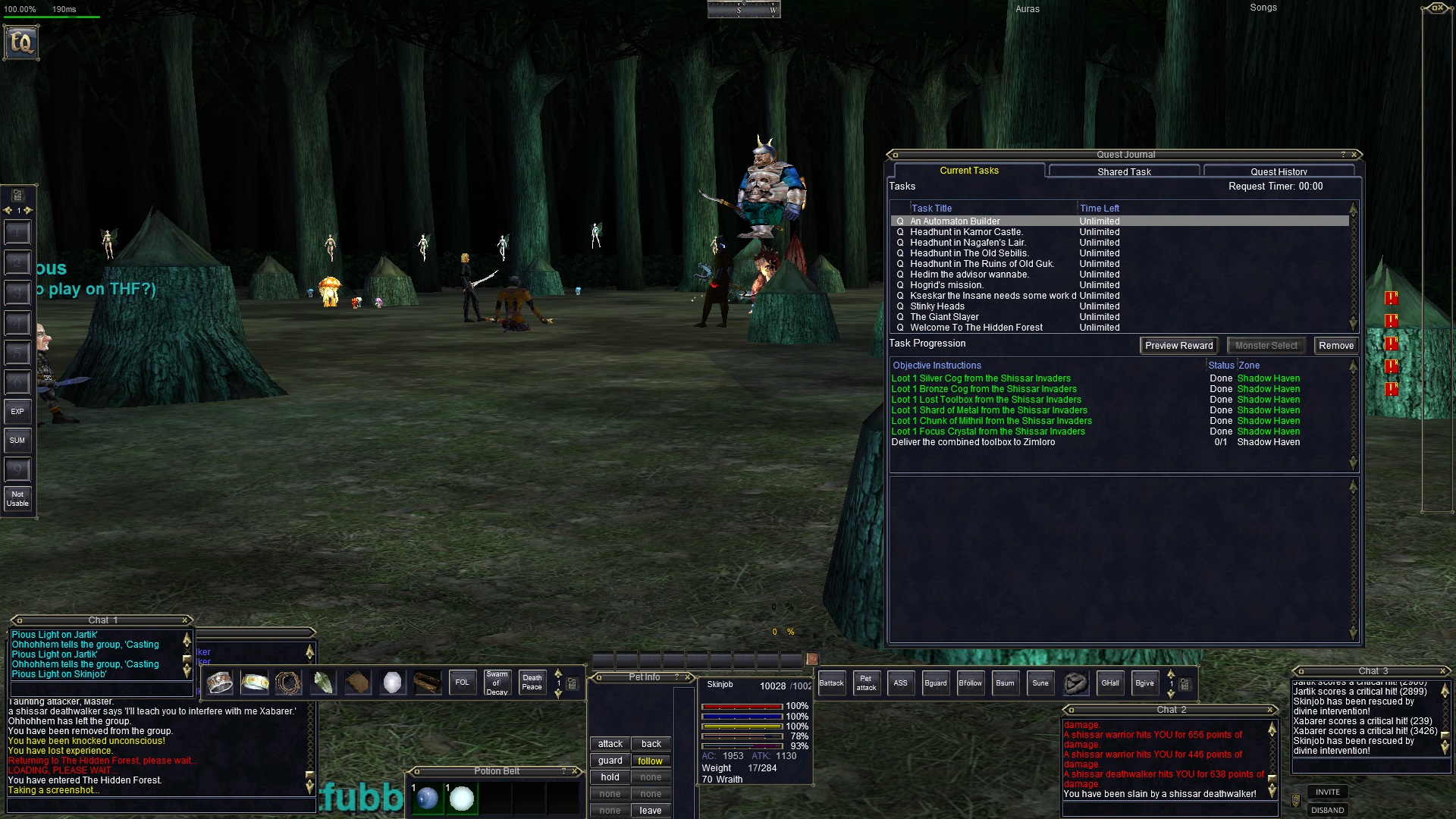Use the Swarm of Decay hotbutton
The image size is (1456, 819).
tap(497, 682)
